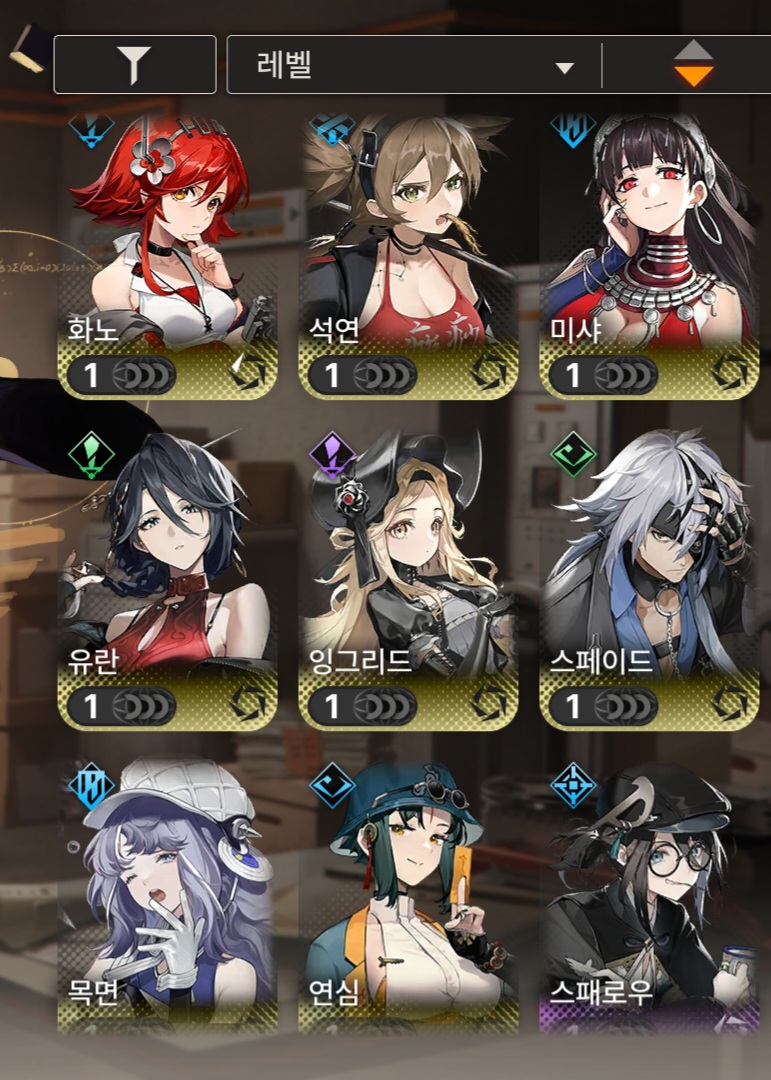The width and height of the screenshot is (771, 1080).
Task: Select the 석연 character card
Action: (409, 255)
